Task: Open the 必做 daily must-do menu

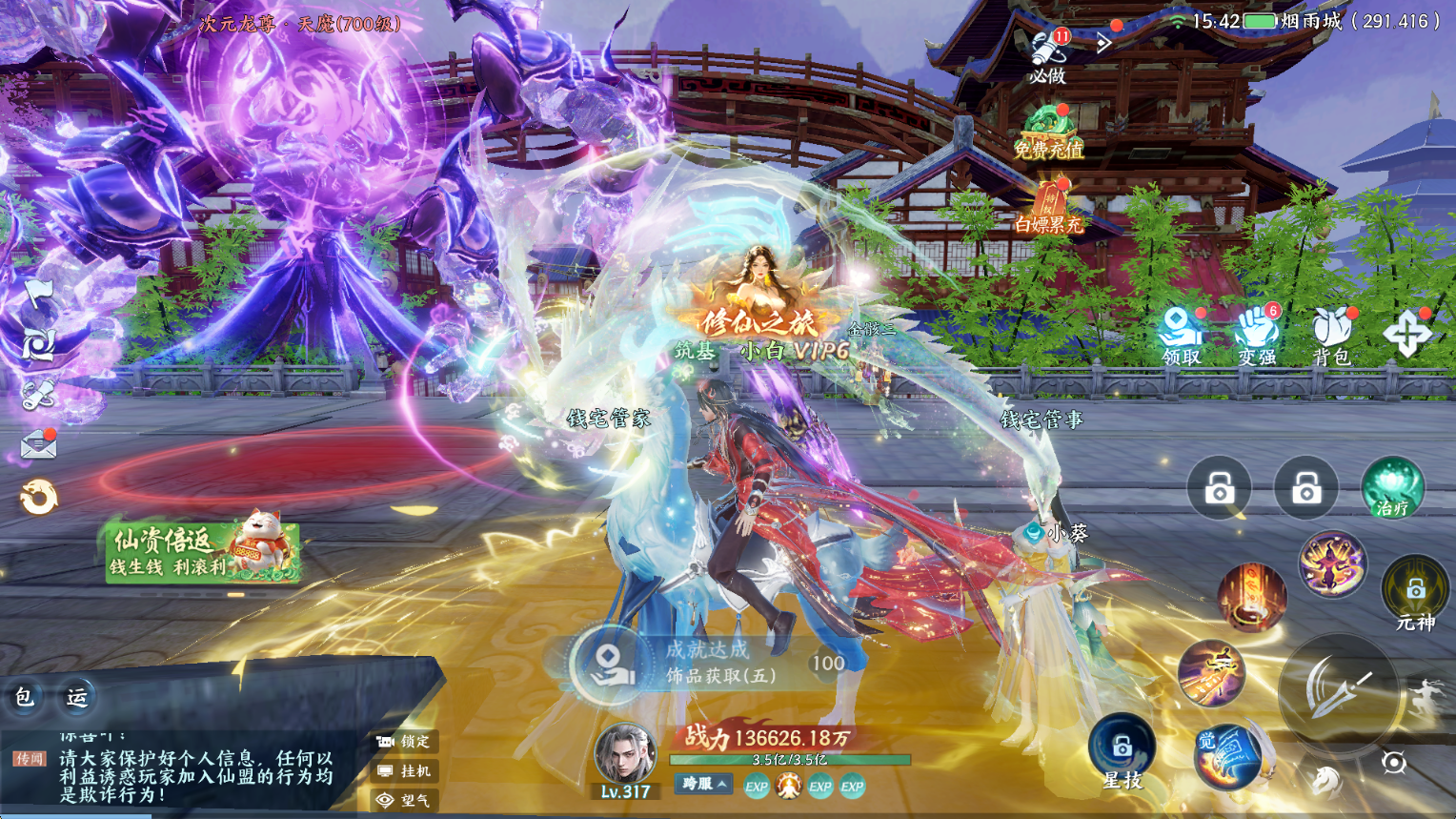Action: click(1048, 54)
